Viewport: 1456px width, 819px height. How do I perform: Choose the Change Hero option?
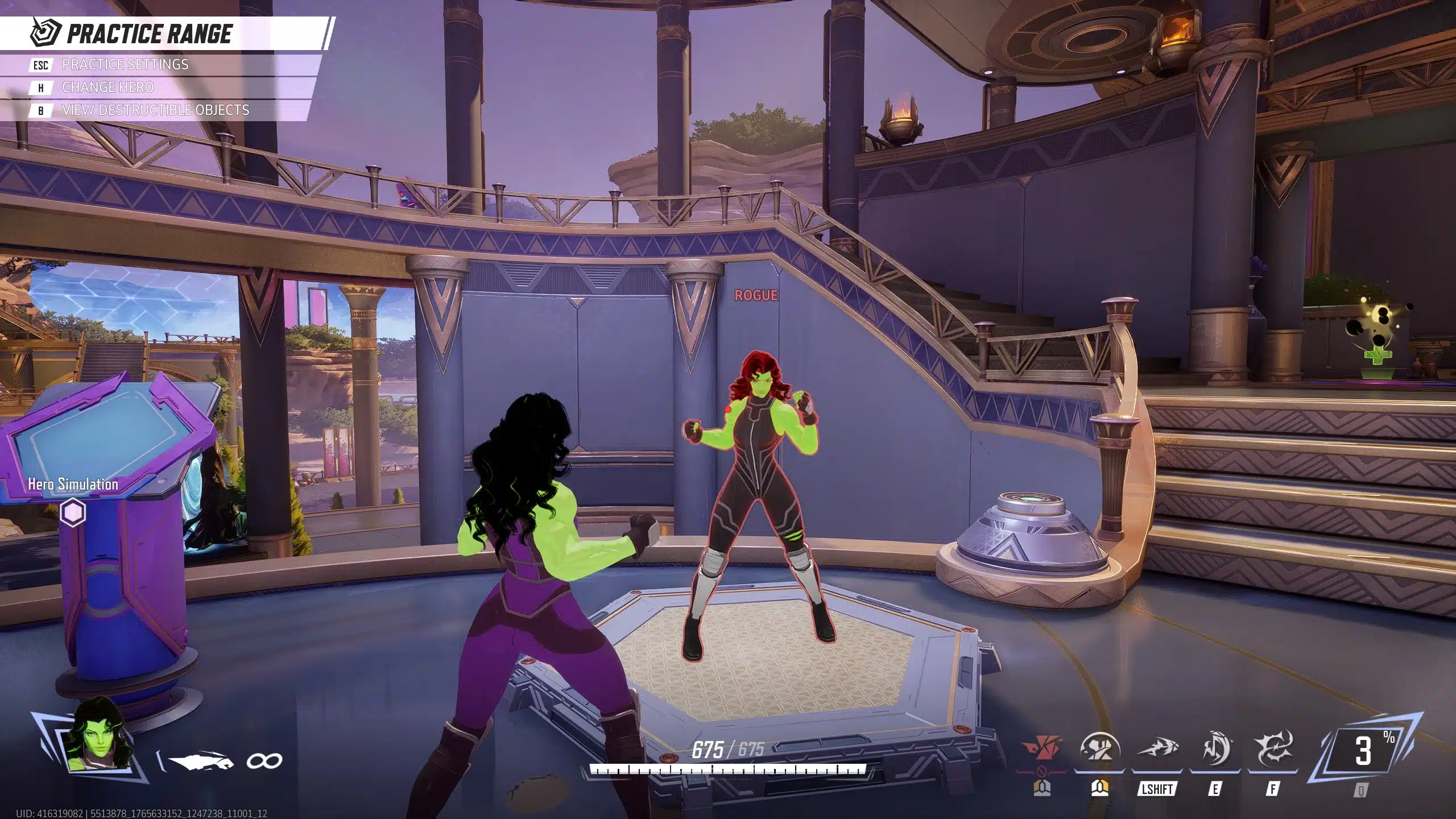click(x=107, y=88)
